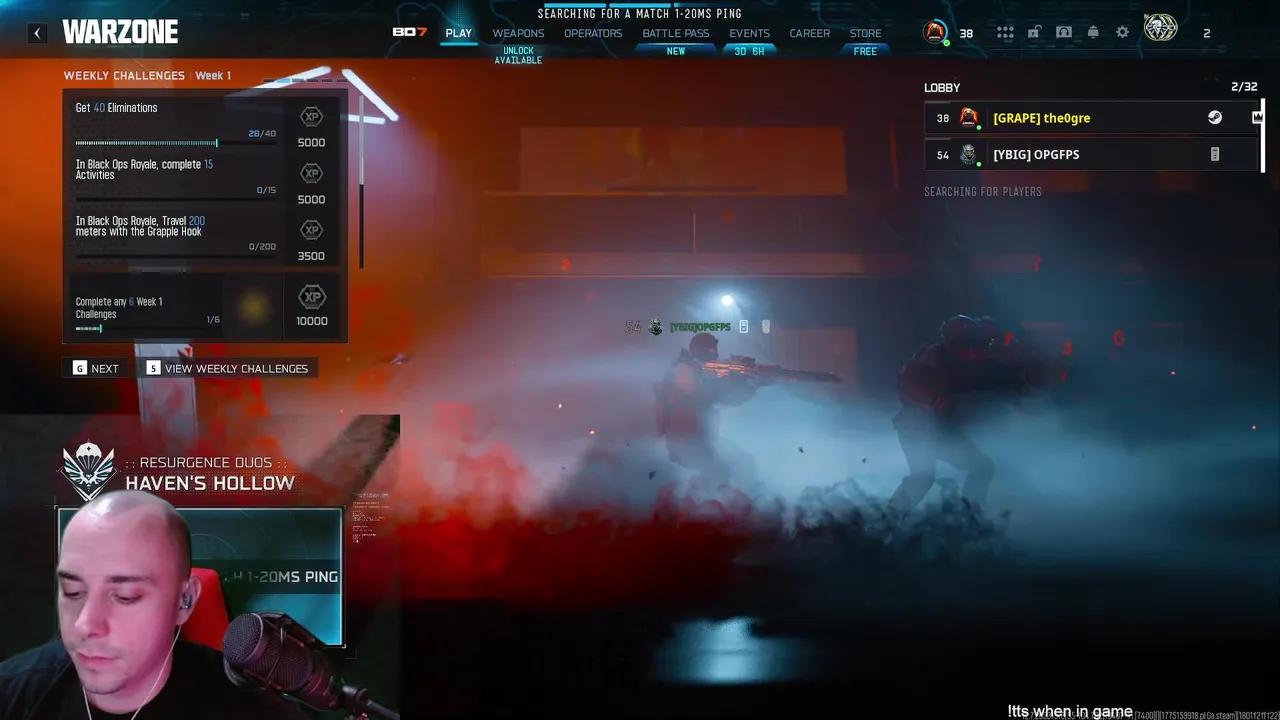
Task: Open the Store tab with FREE badge
Action: pyautogui.click(x=865, y=33)
